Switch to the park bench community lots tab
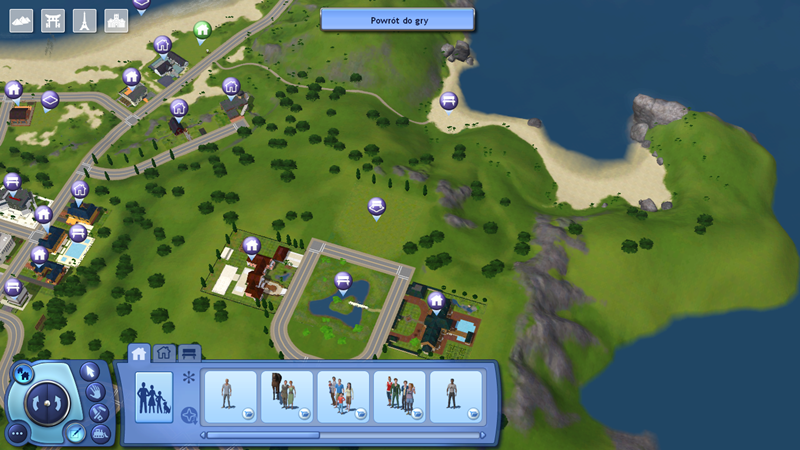800x450 pixels. pos(189,352)
